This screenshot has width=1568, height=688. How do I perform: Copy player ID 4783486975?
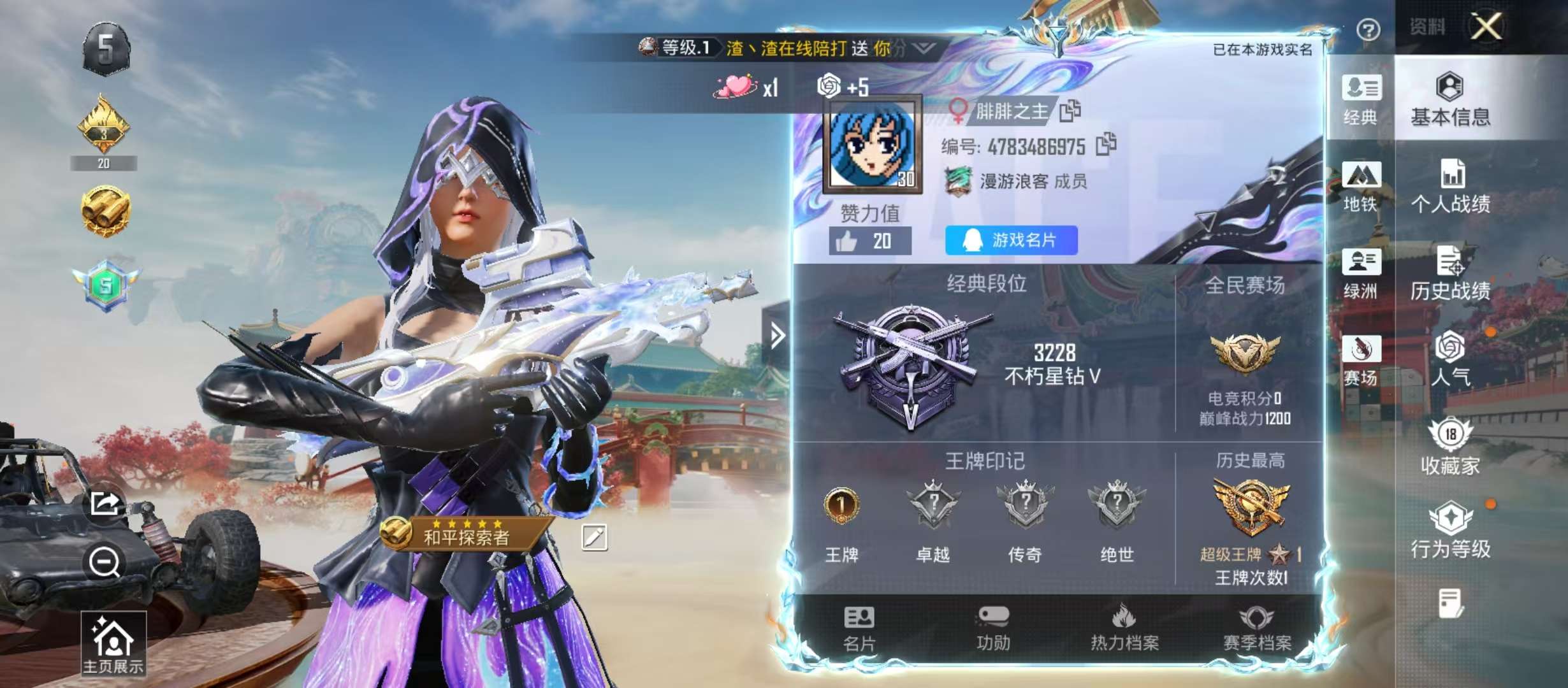1105,145
